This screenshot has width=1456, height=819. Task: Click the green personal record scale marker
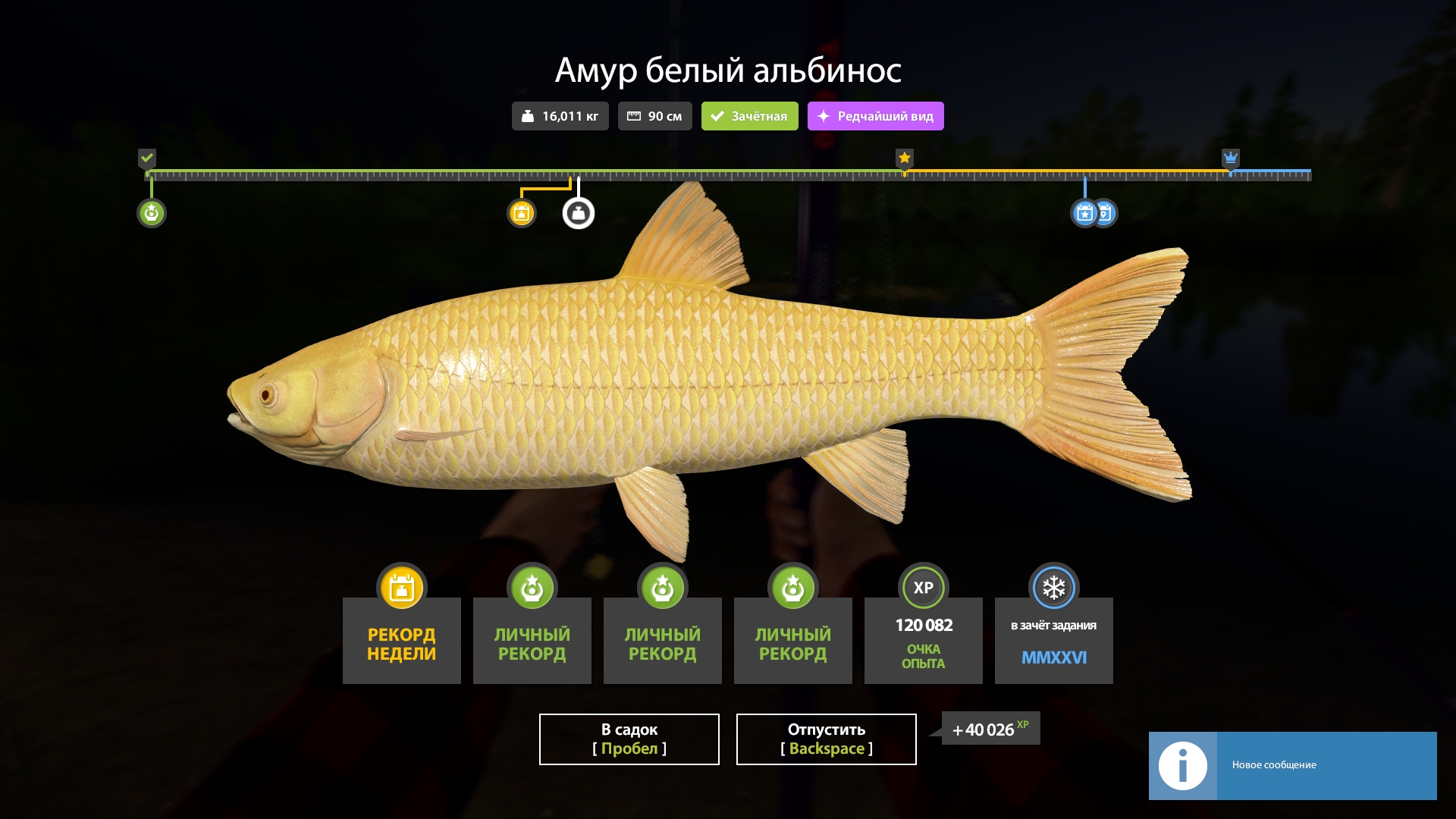point(152,213)
